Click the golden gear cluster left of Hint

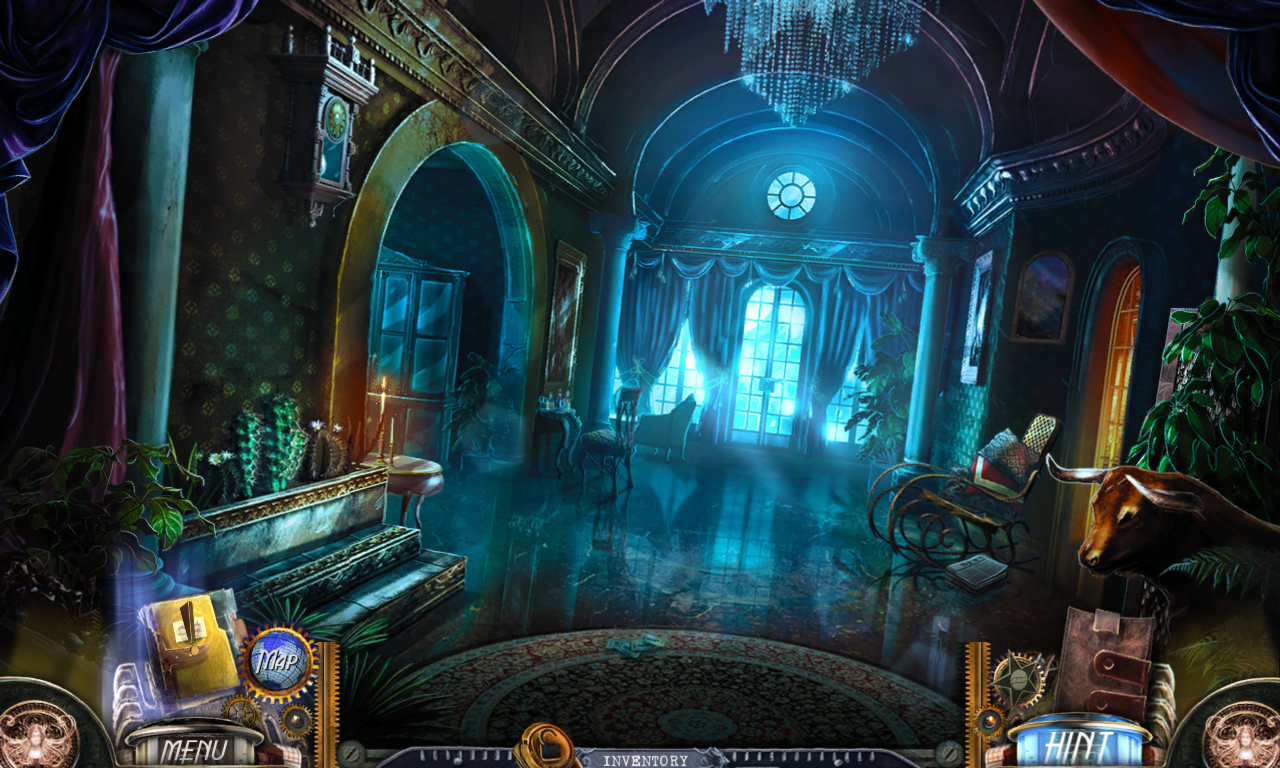[x=987, y=722]
